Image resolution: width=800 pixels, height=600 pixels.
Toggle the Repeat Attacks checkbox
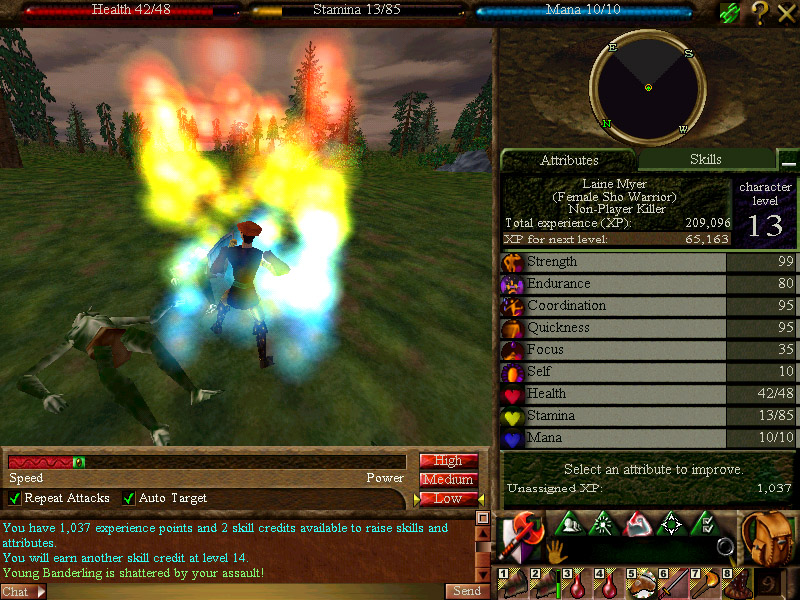tap(15, 498)
